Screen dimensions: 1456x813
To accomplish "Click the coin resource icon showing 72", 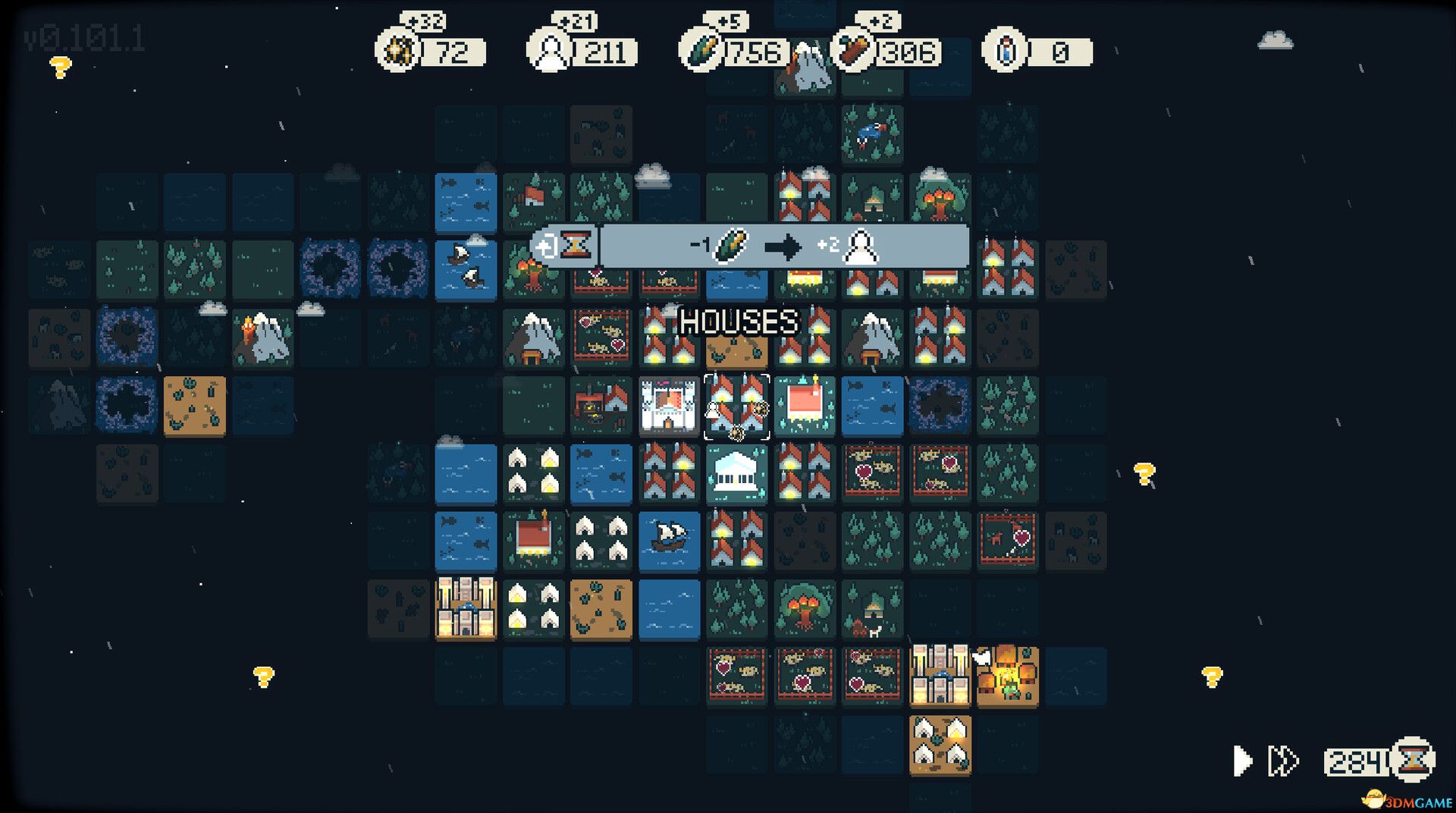I will [397, 52].
